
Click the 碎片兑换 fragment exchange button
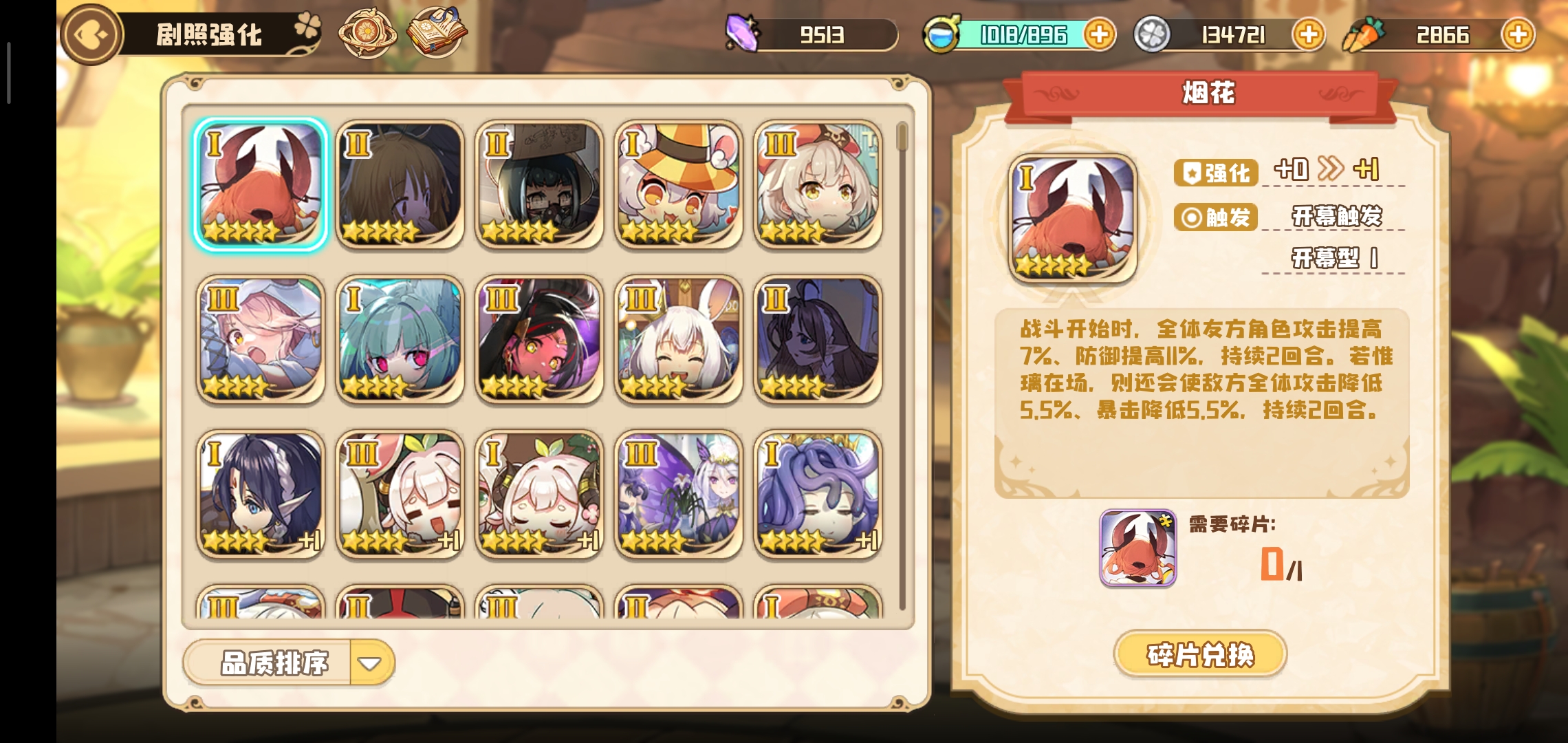1200,654
